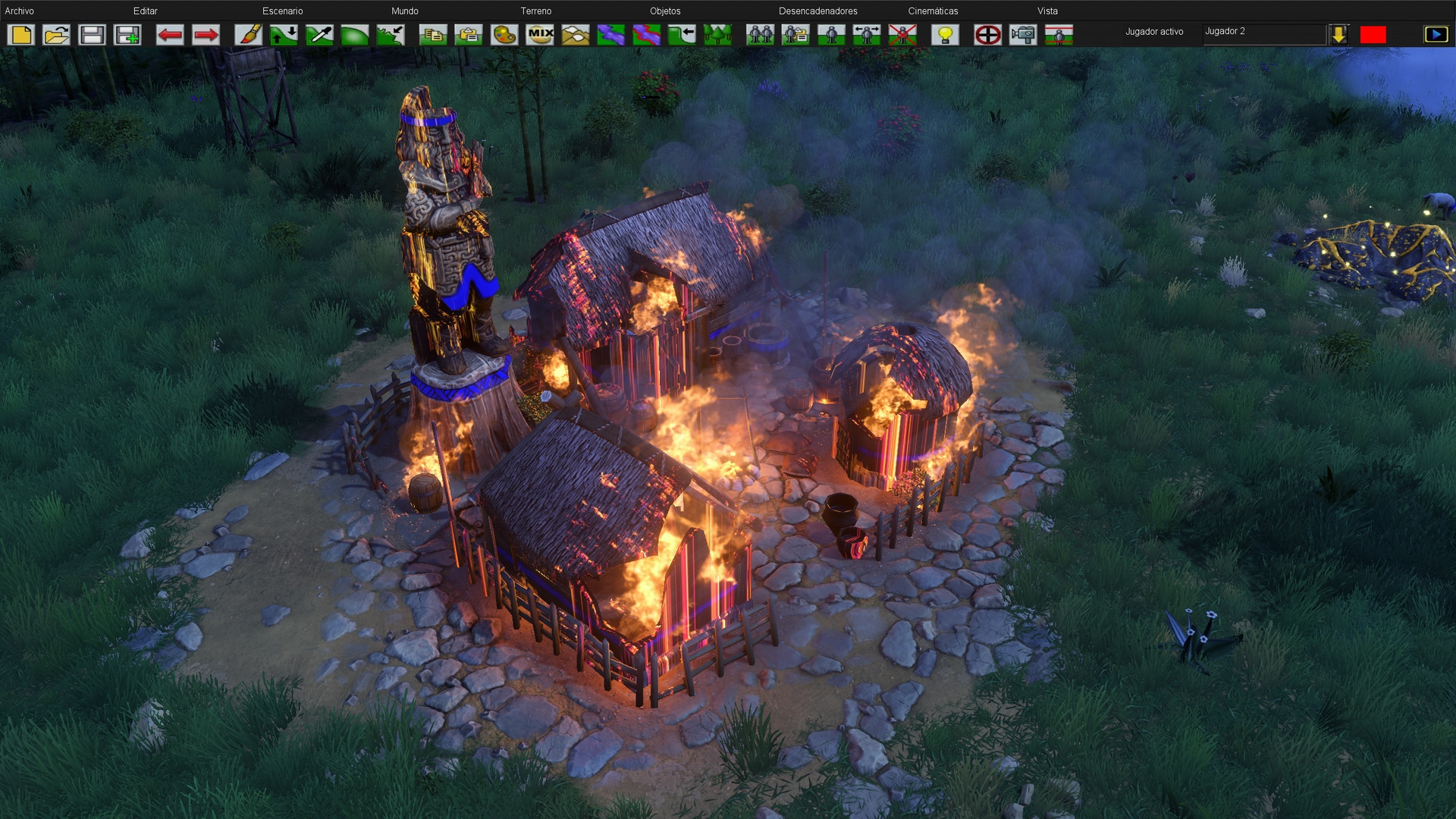Viewport: 1456px width, 819px height.
Task: Open the Archivo menu
Action: [x=20, y=11]
